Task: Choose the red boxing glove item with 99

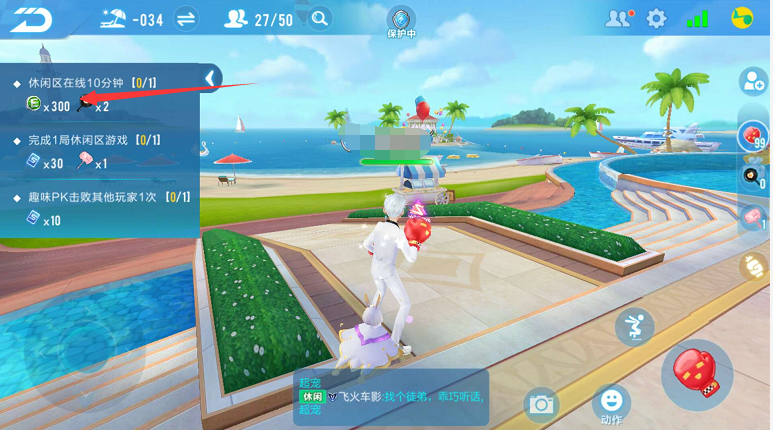Action: click(x=751, y=134)
